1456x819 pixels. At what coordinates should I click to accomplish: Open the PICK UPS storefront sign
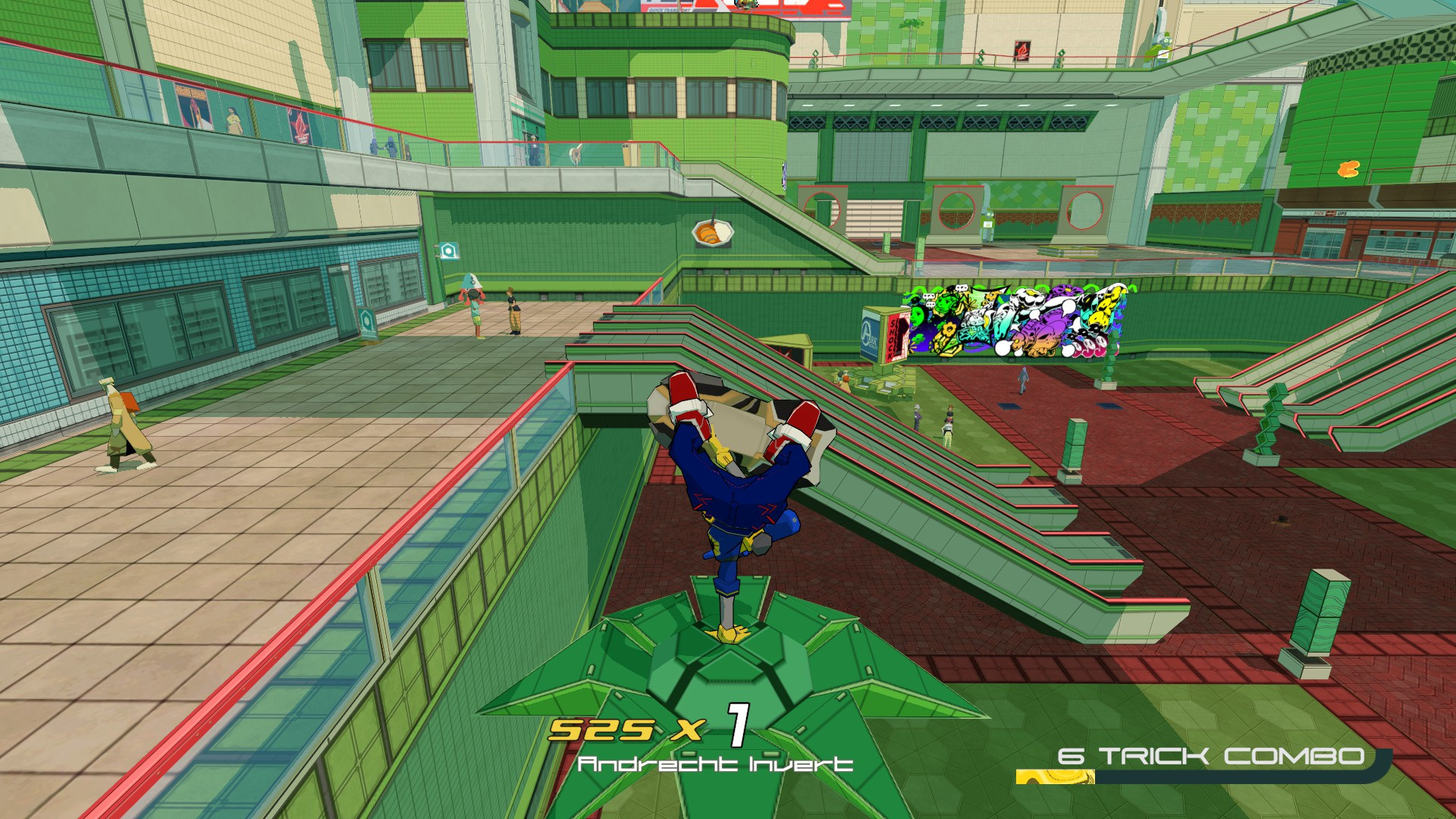[1330, 213]
